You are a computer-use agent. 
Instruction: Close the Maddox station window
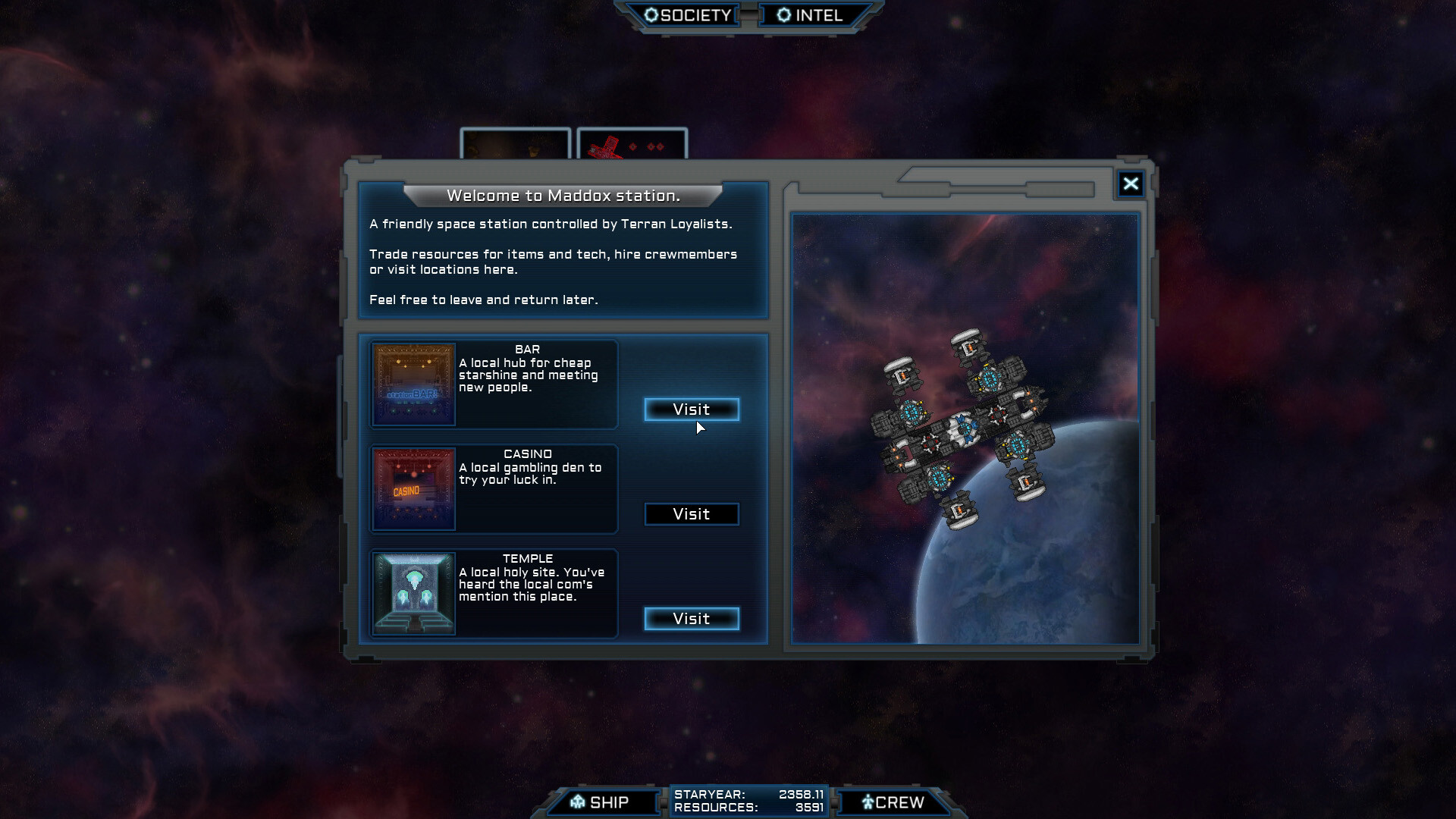(1131, 184)
